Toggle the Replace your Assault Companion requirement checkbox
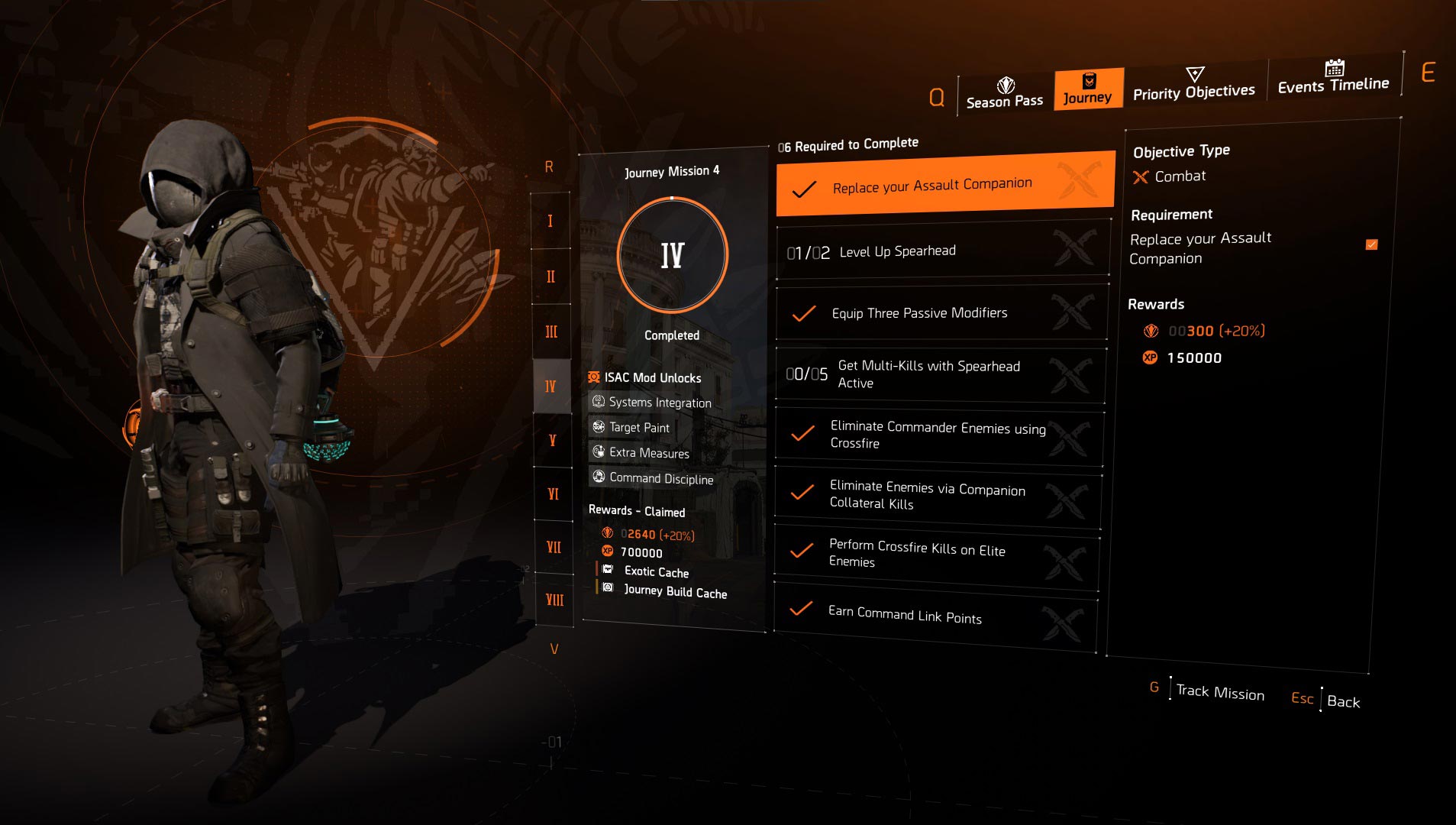The width and height of the screenshot is (1456, 825). [x=1372, y=245]
